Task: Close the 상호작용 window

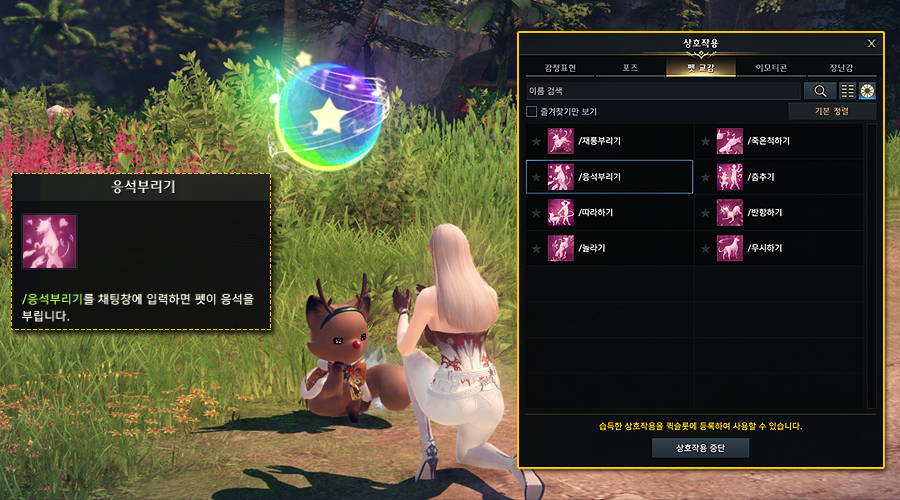Action: pyautogui.click(x=871, y=44)
